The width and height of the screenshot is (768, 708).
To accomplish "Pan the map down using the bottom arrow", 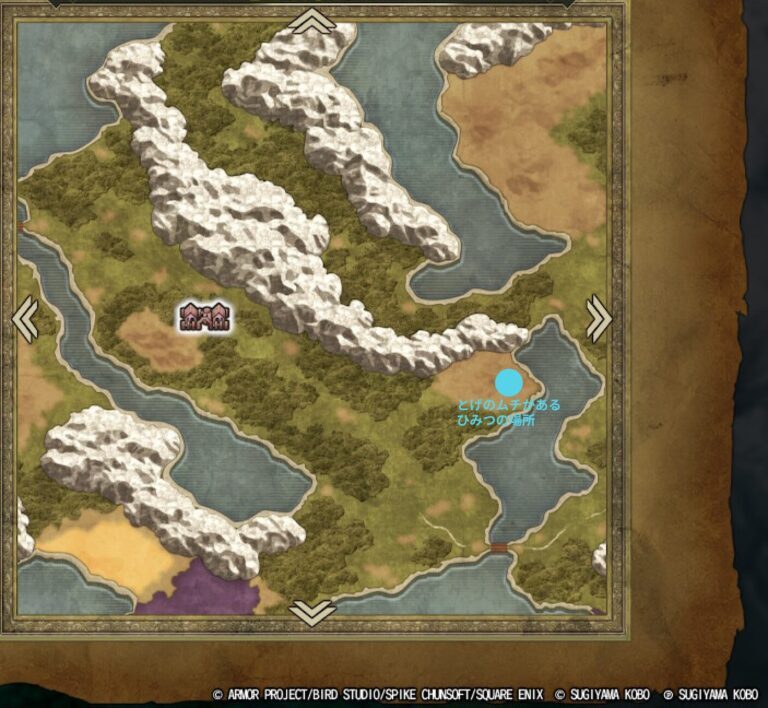I will 313,612.
